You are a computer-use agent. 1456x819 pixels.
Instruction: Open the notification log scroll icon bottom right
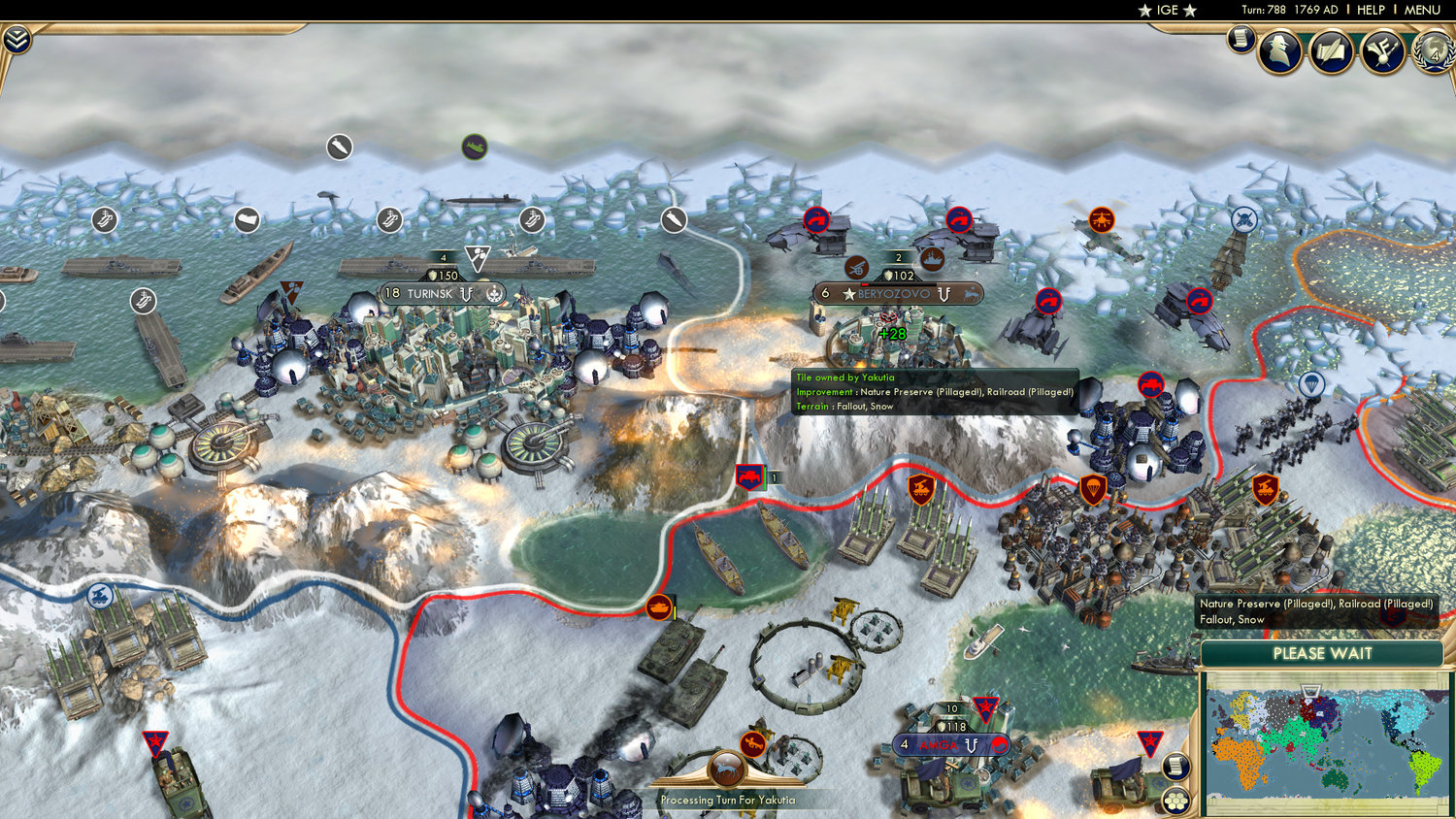(x=1176, y=766)
